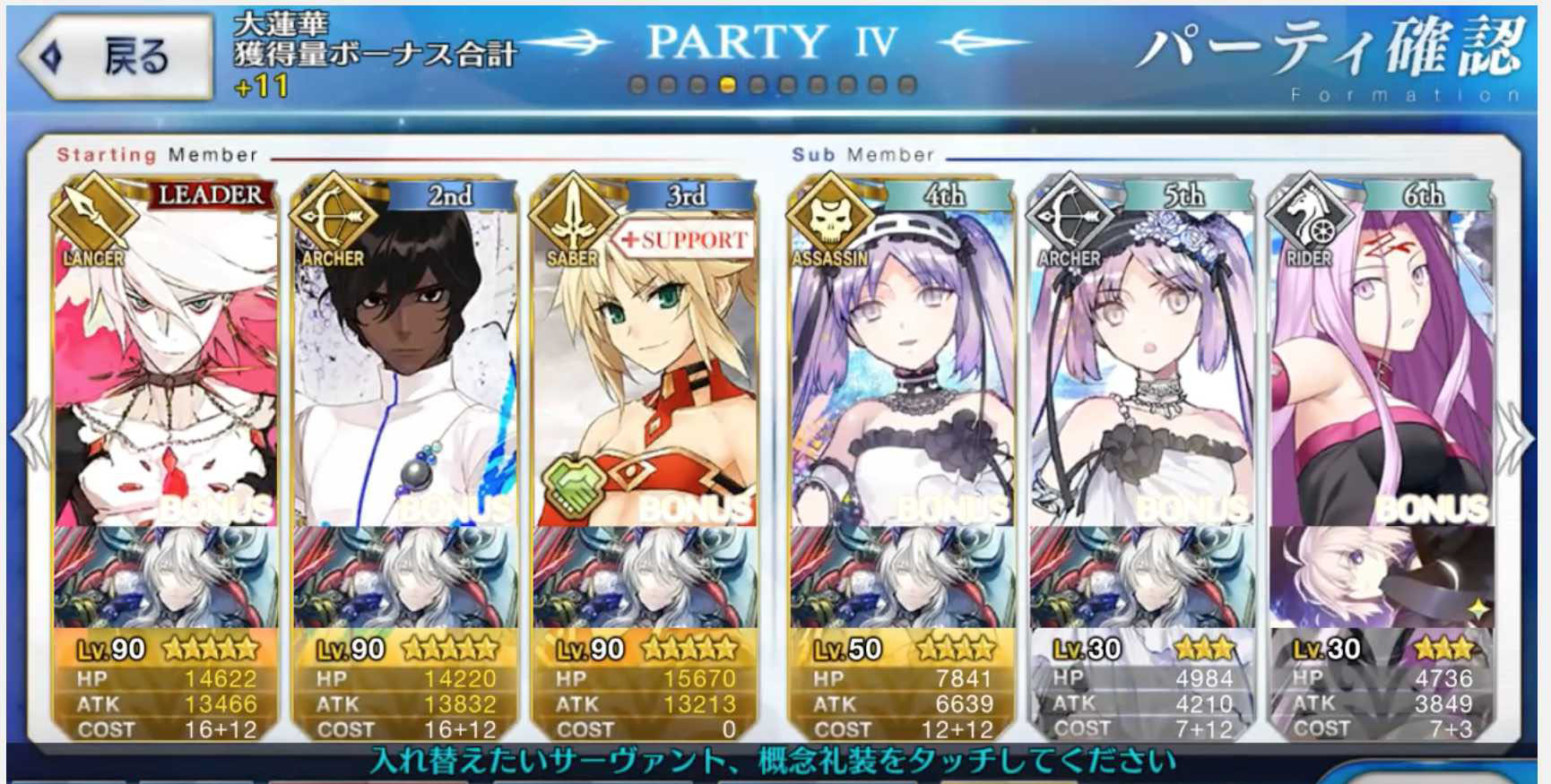Screen dimensions: 1551x784
Task: Jump to the last party page dot
Action: (907, 85)
